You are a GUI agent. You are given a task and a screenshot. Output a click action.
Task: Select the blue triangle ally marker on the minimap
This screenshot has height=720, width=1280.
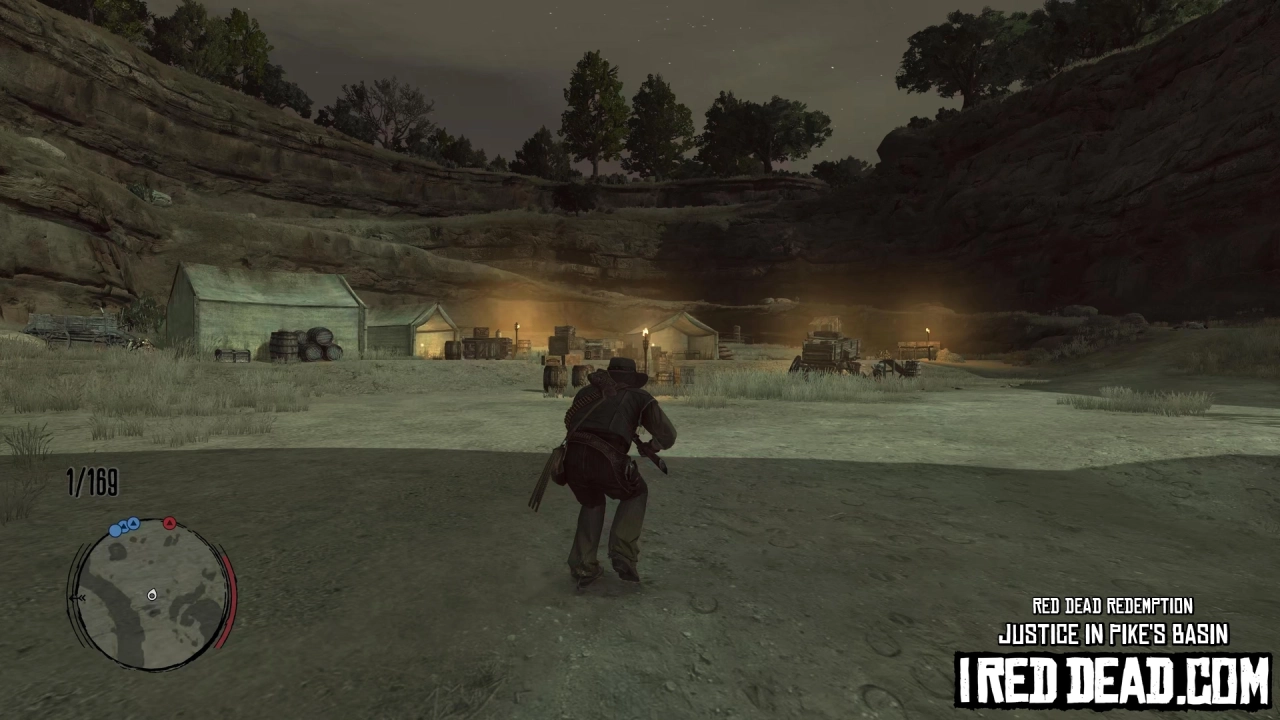tap(131, 523)
